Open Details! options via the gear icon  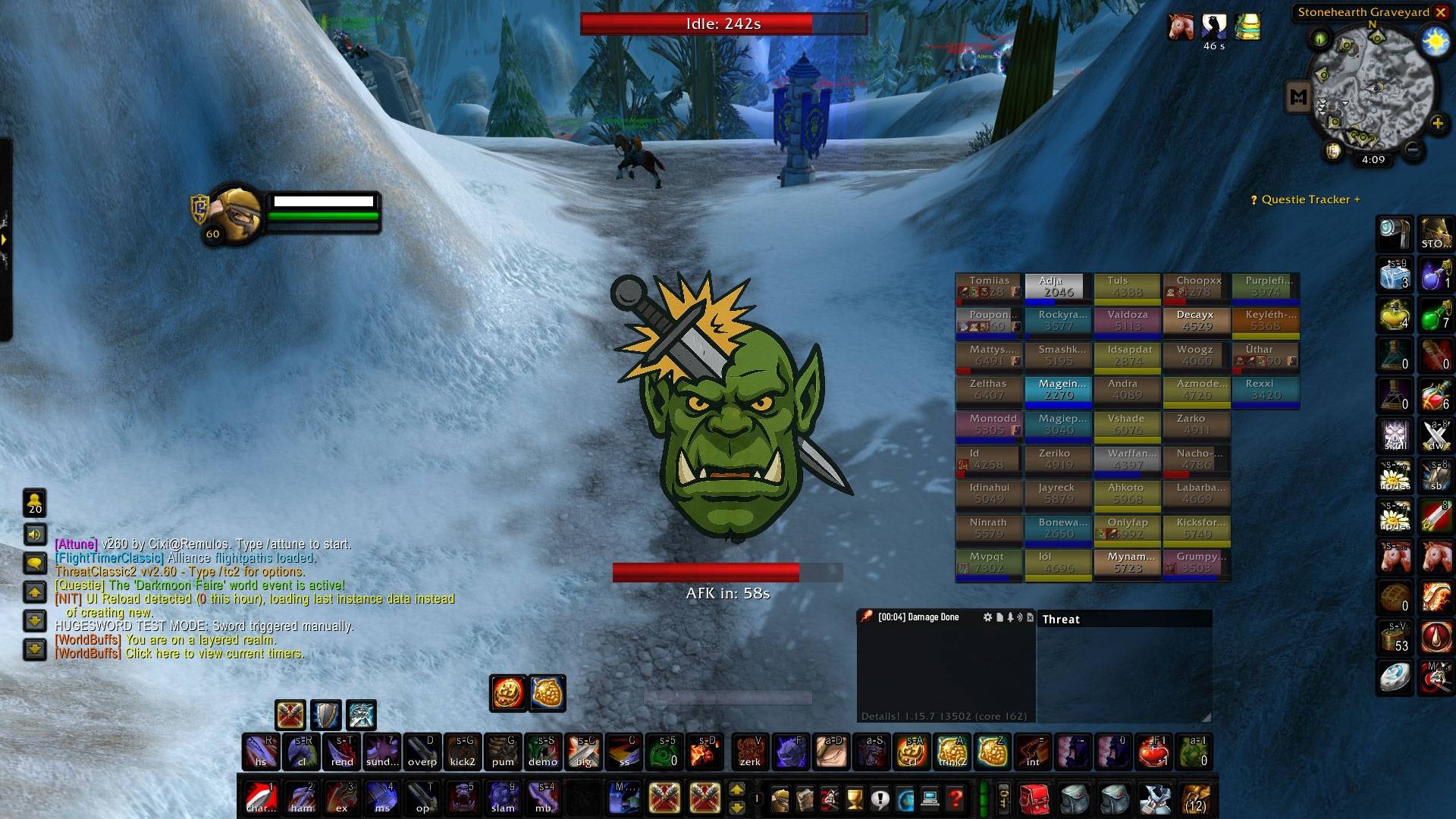pyautogui.click(x=988, y=617)
